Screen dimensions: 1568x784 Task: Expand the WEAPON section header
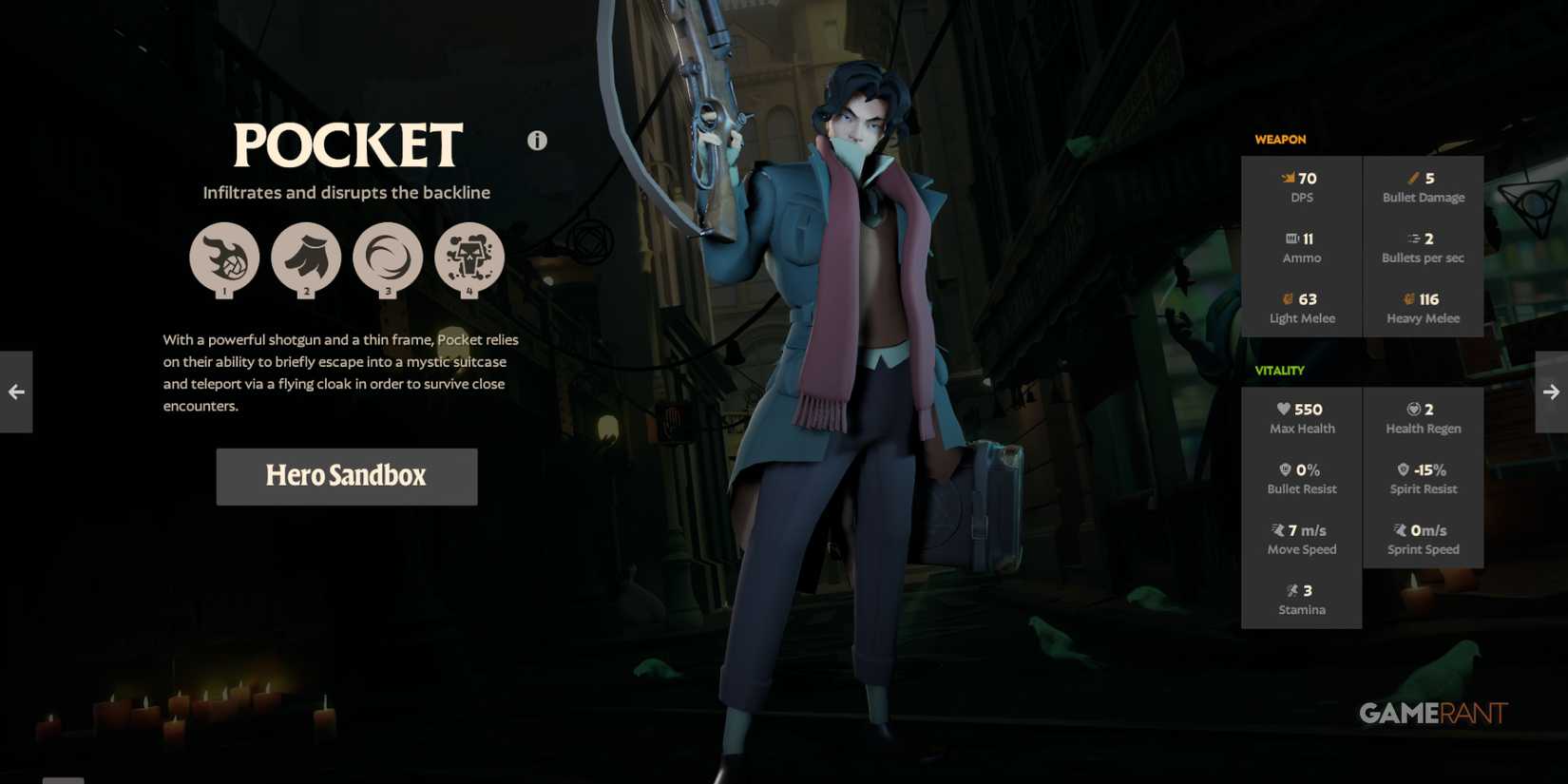1280,139
